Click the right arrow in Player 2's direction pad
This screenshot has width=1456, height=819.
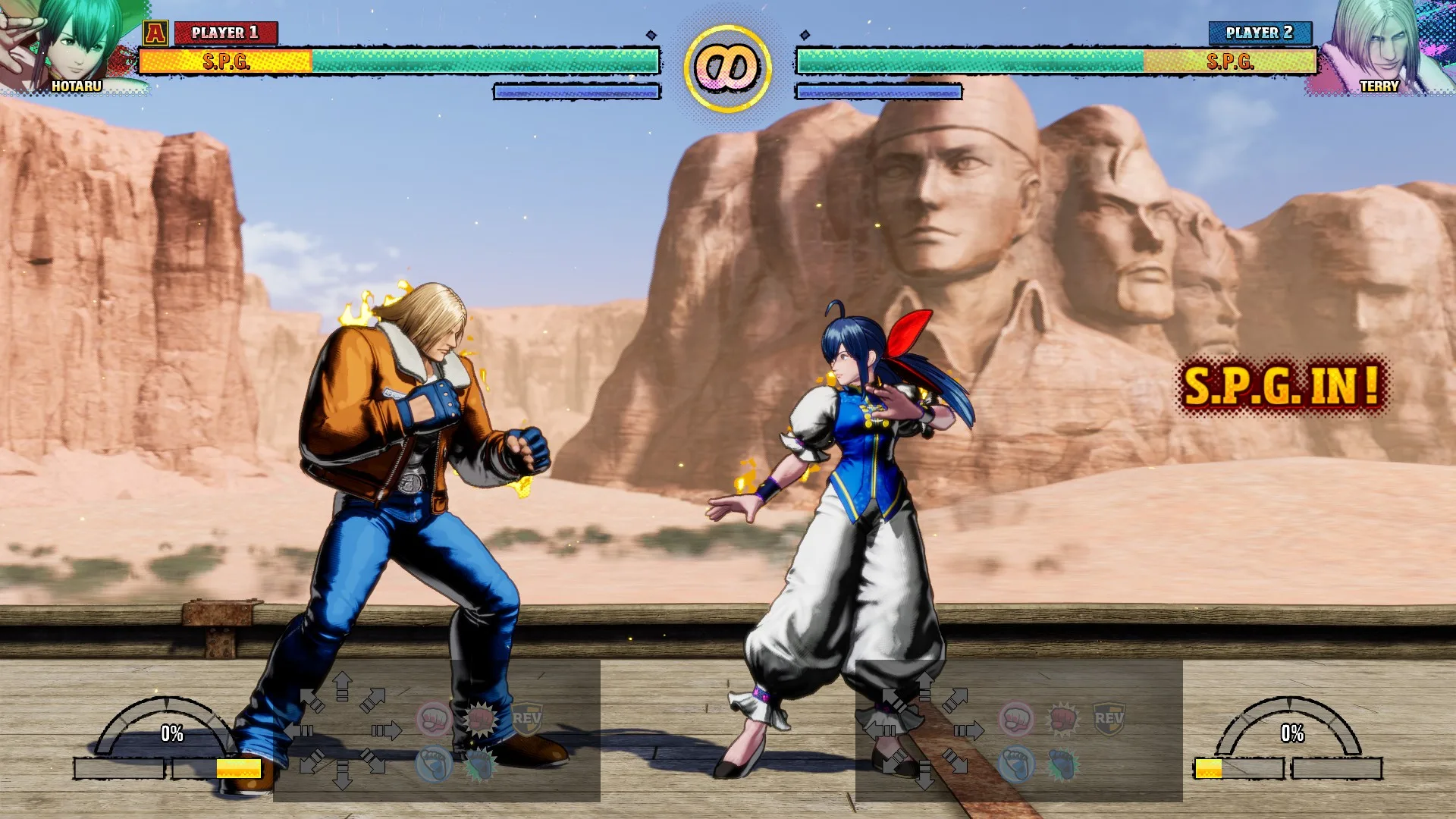tap(969, 731)
